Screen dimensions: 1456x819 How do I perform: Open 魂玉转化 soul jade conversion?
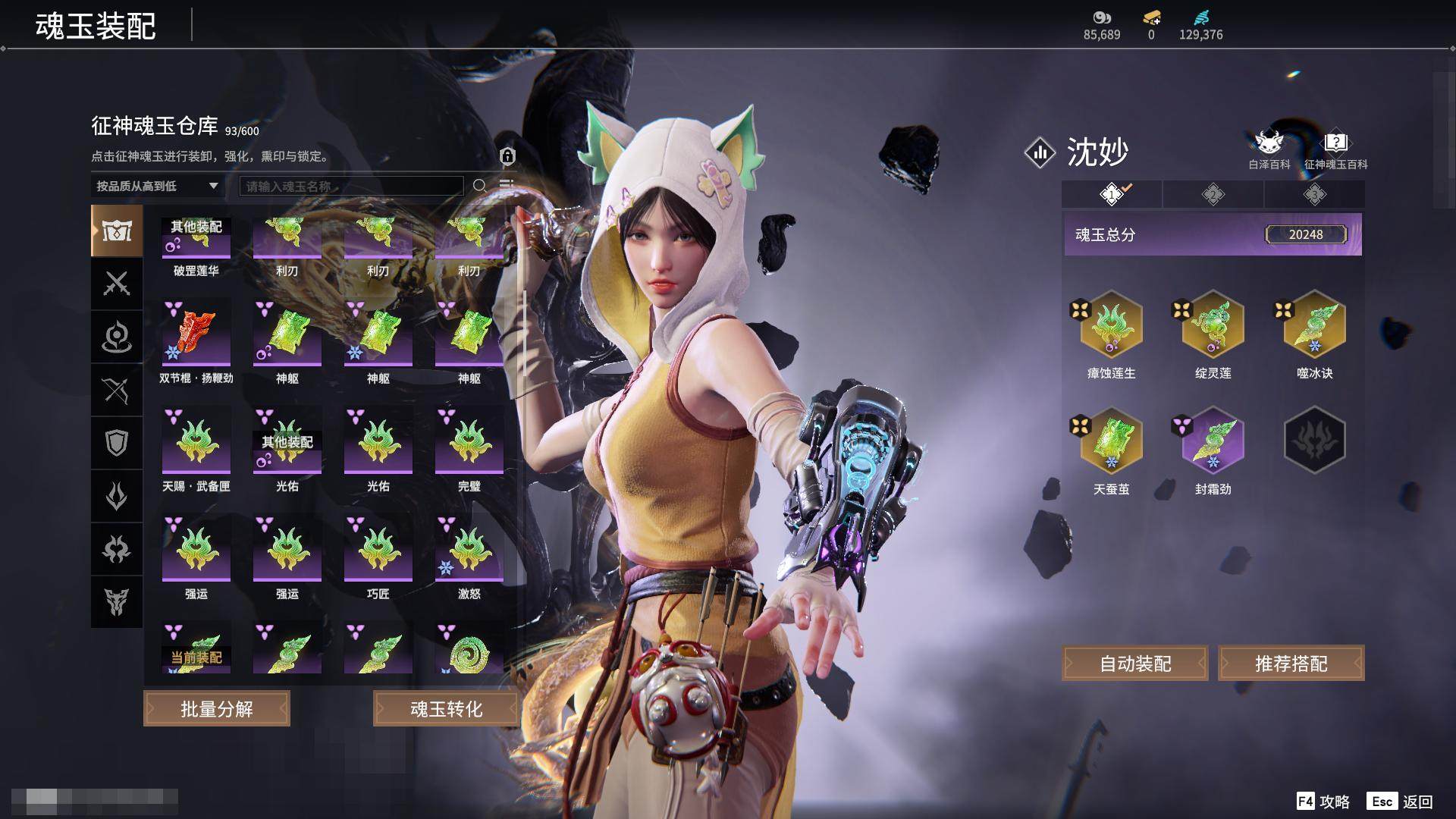446,709
